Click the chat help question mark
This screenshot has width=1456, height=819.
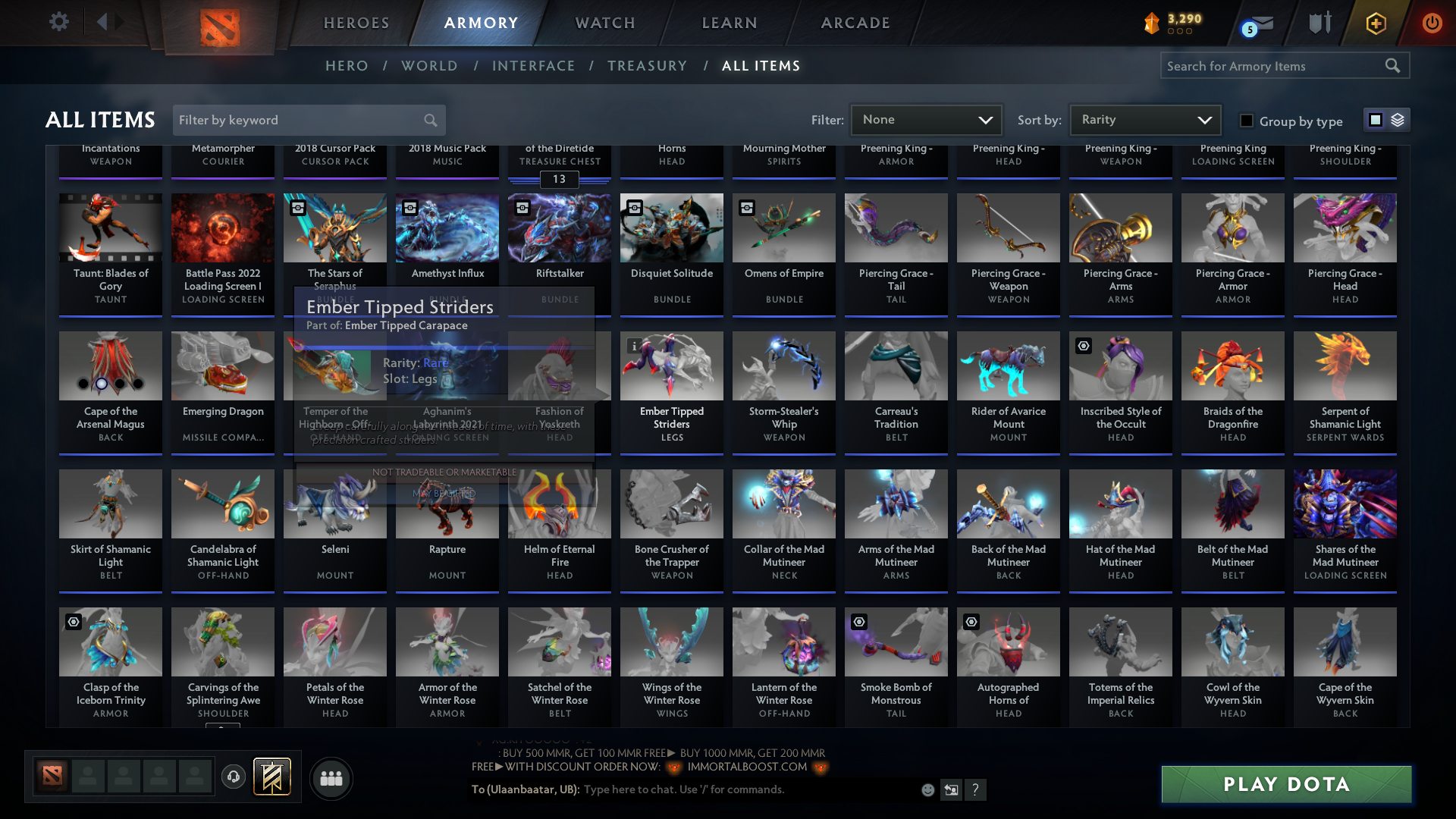tap(976, 789)
